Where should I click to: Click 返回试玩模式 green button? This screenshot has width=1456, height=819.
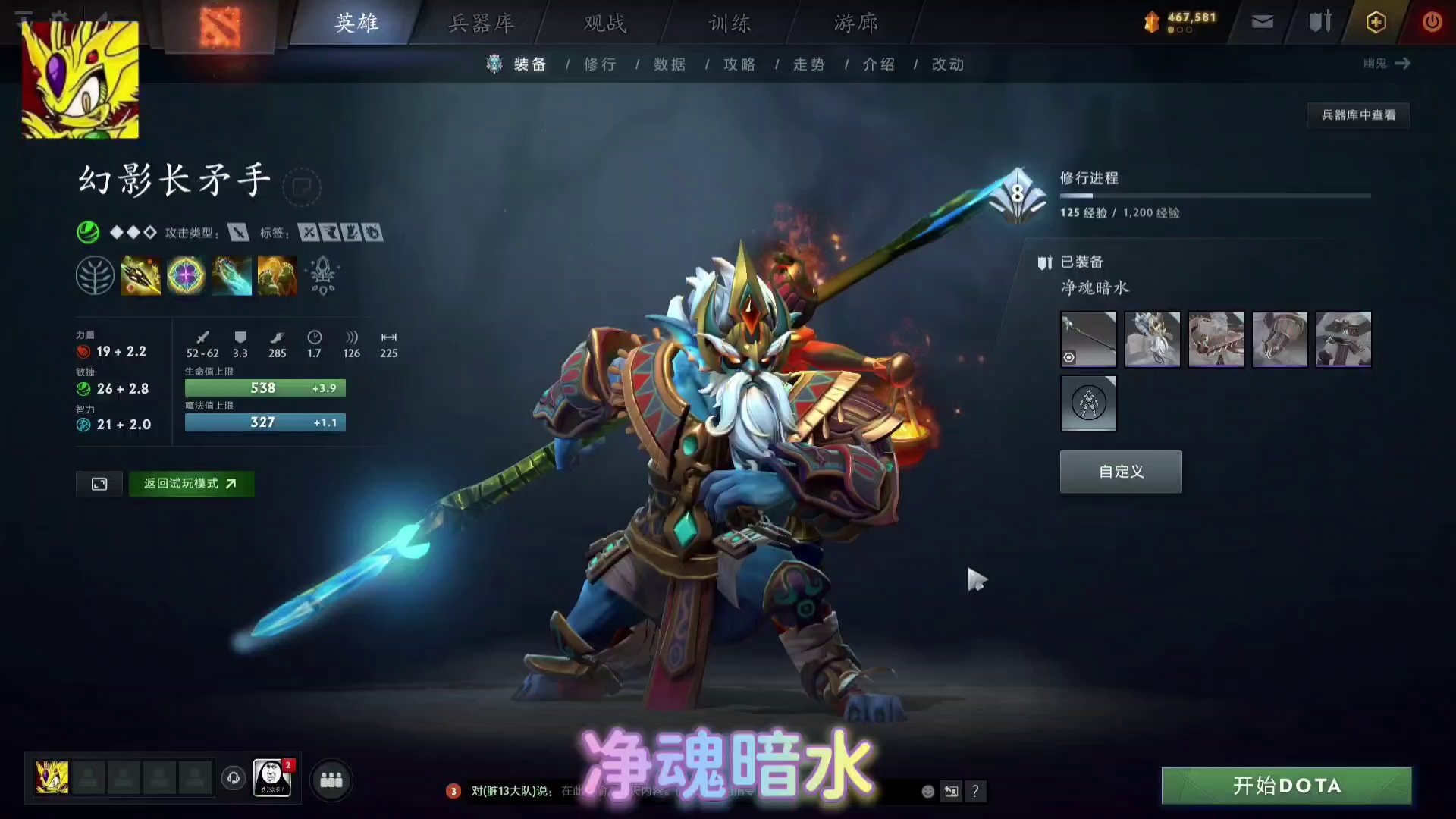tap(191, 484)
